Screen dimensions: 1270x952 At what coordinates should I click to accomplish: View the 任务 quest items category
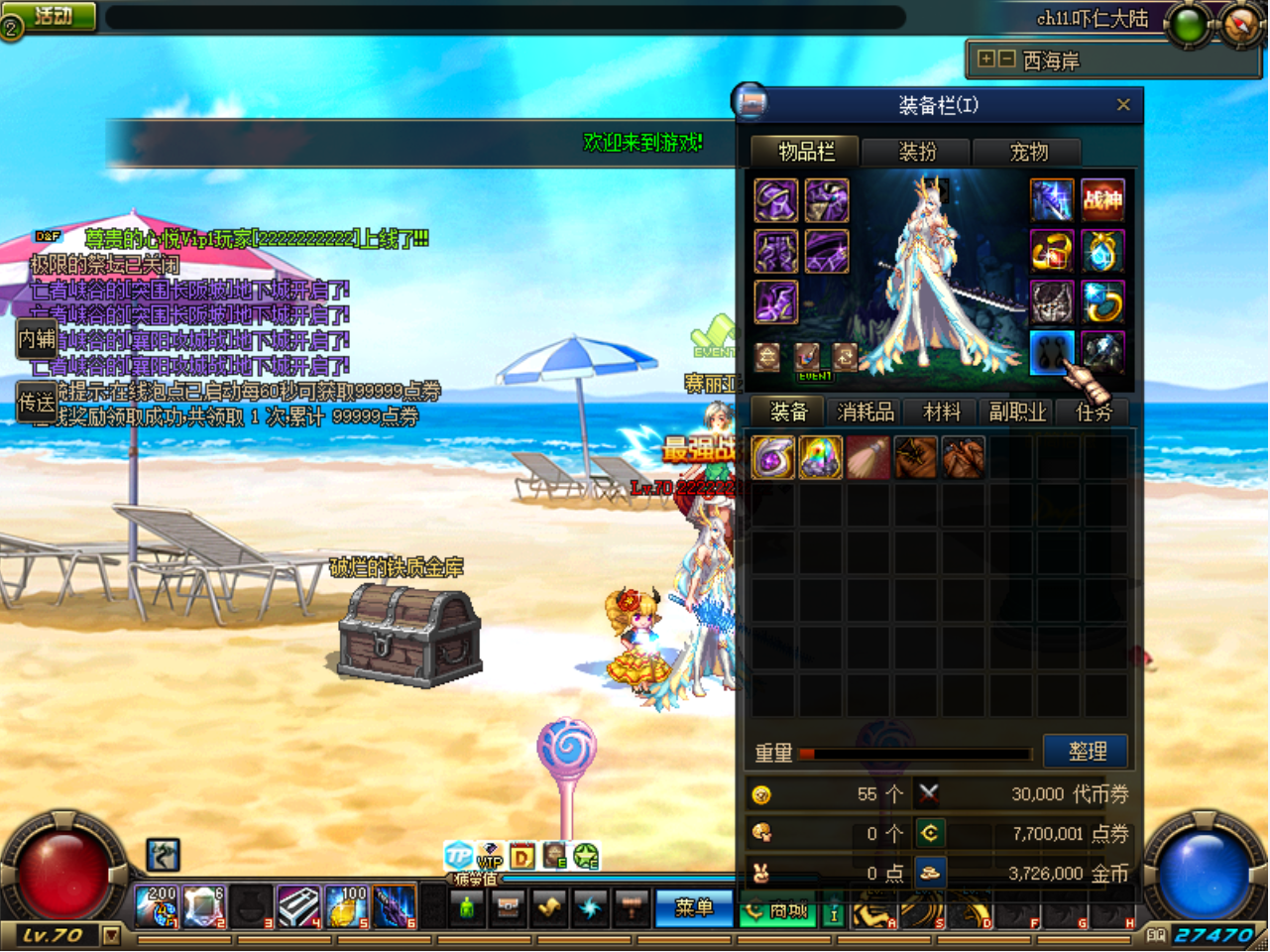point(1094,413)
